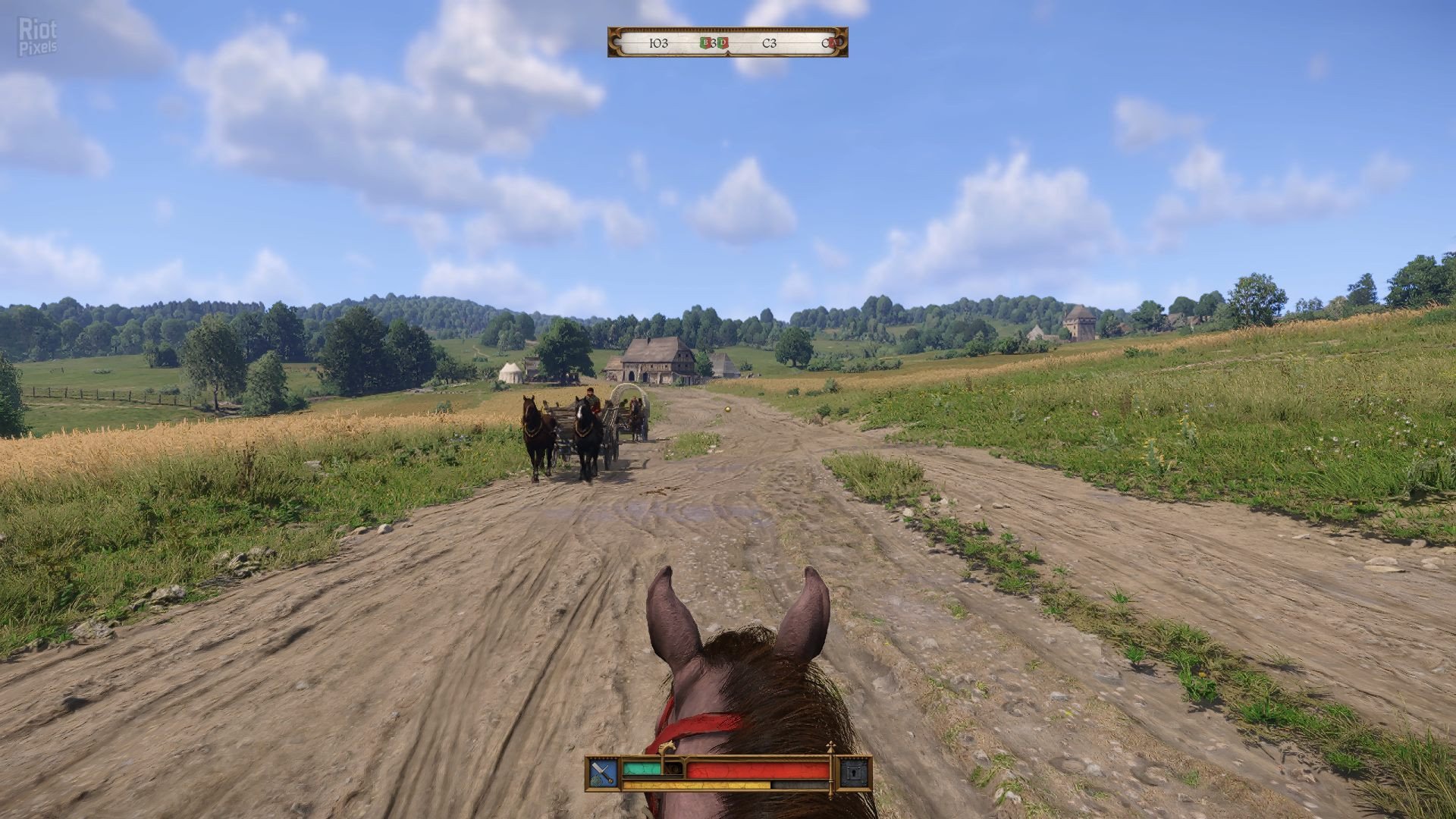Click the crossed swords combat icon
The width and height of the screenshot is (1456, 819).
pos(604,773)
